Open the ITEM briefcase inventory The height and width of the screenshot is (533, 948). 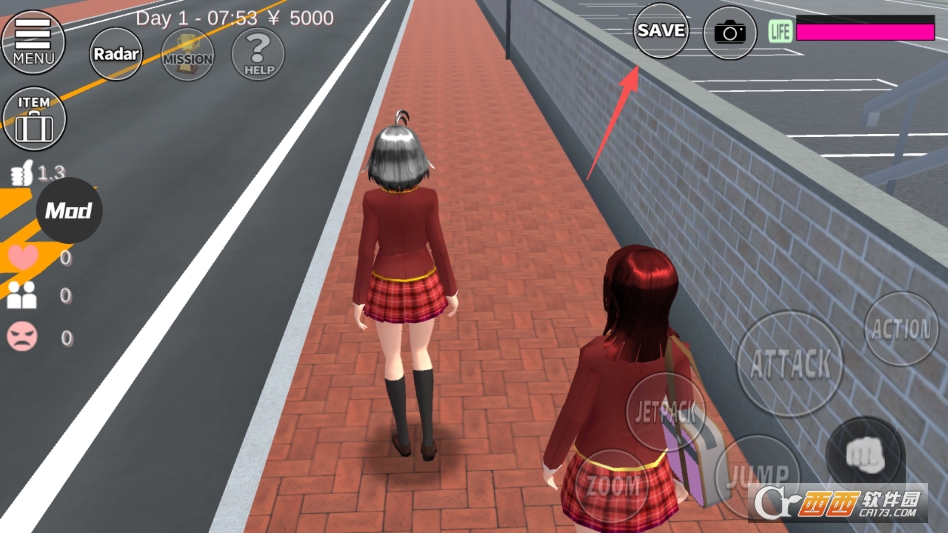click(34, 118)
